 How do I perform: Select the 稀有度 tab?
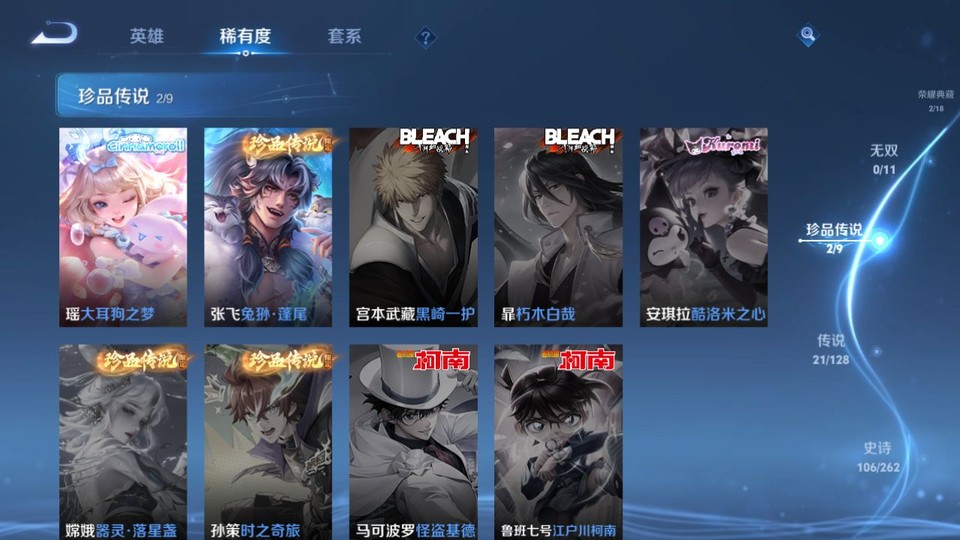coord(245,36)
